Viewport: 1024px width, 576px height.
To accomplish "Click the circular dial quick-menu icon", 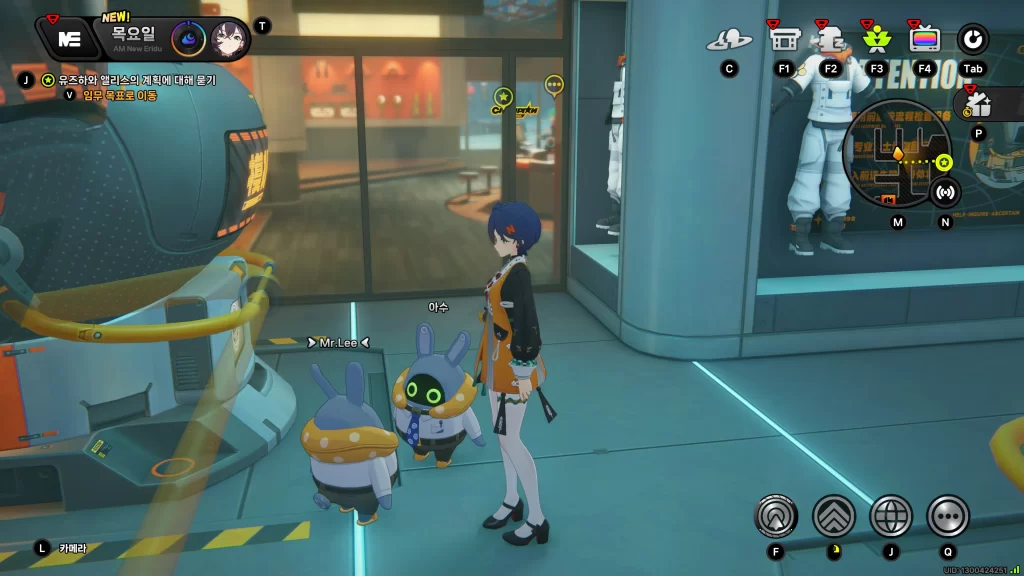I will [x=972, y=39].
